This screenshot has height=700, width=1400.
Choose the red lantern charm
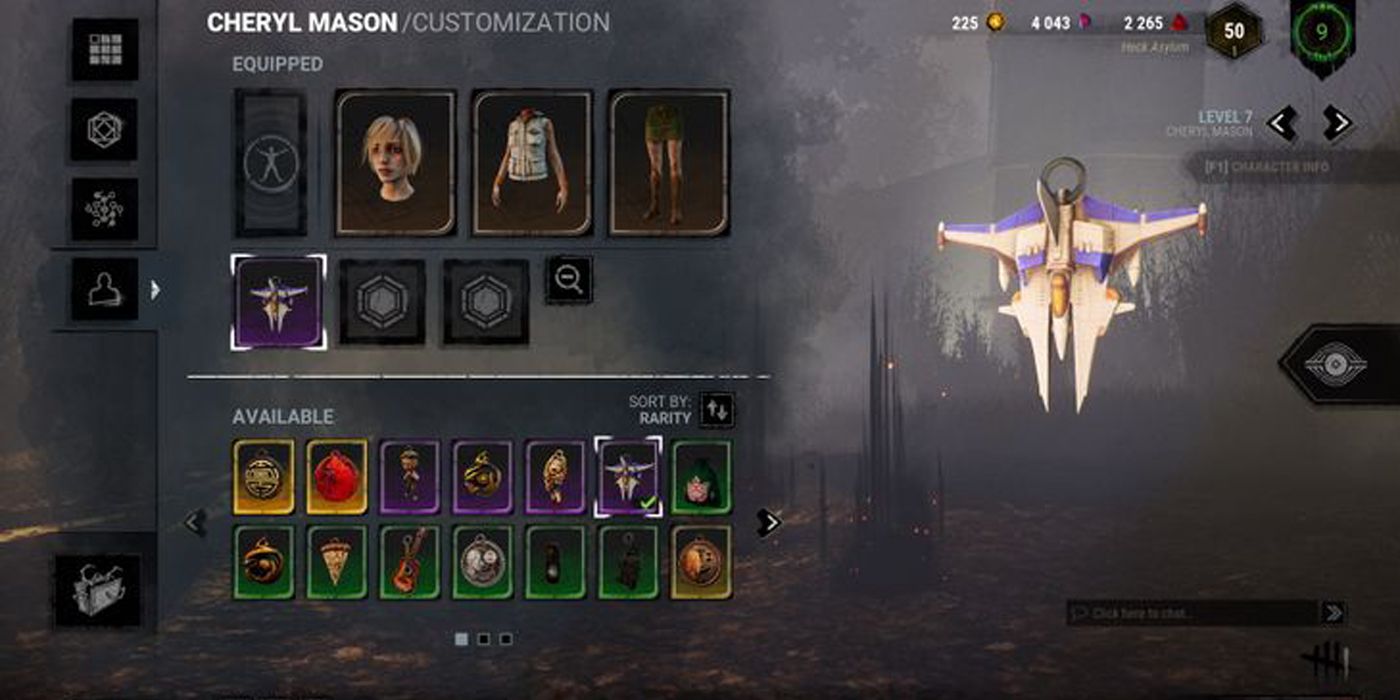[x=337, y=477]
